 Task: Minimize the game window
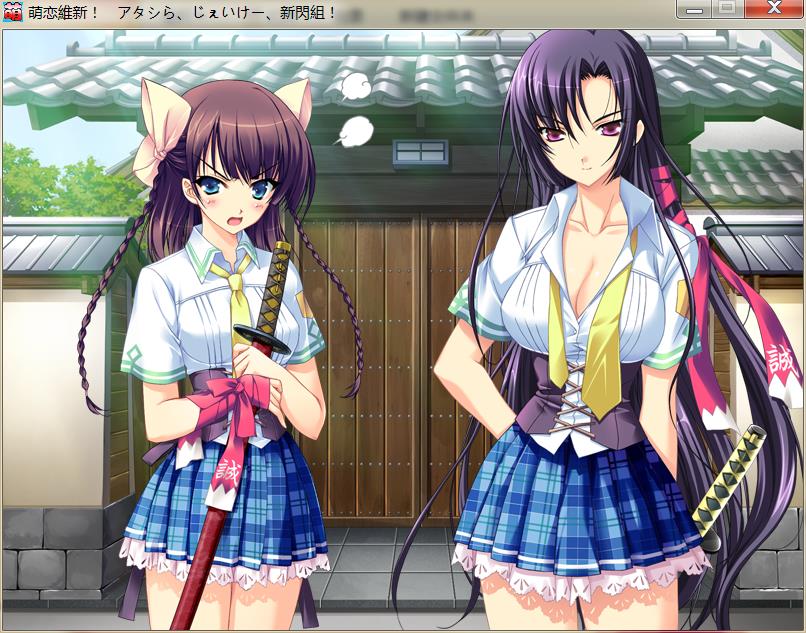click(693, 9)
